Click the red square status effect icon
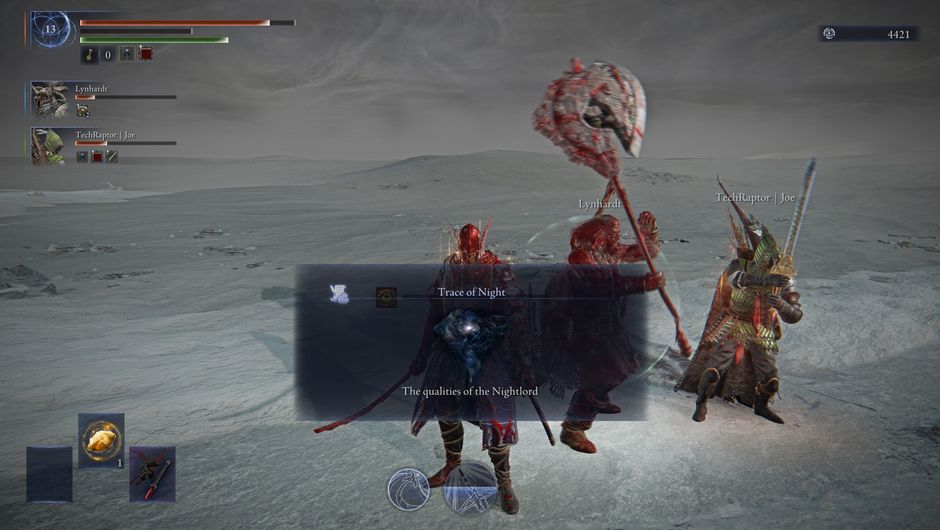 click(x=146, y=54)
